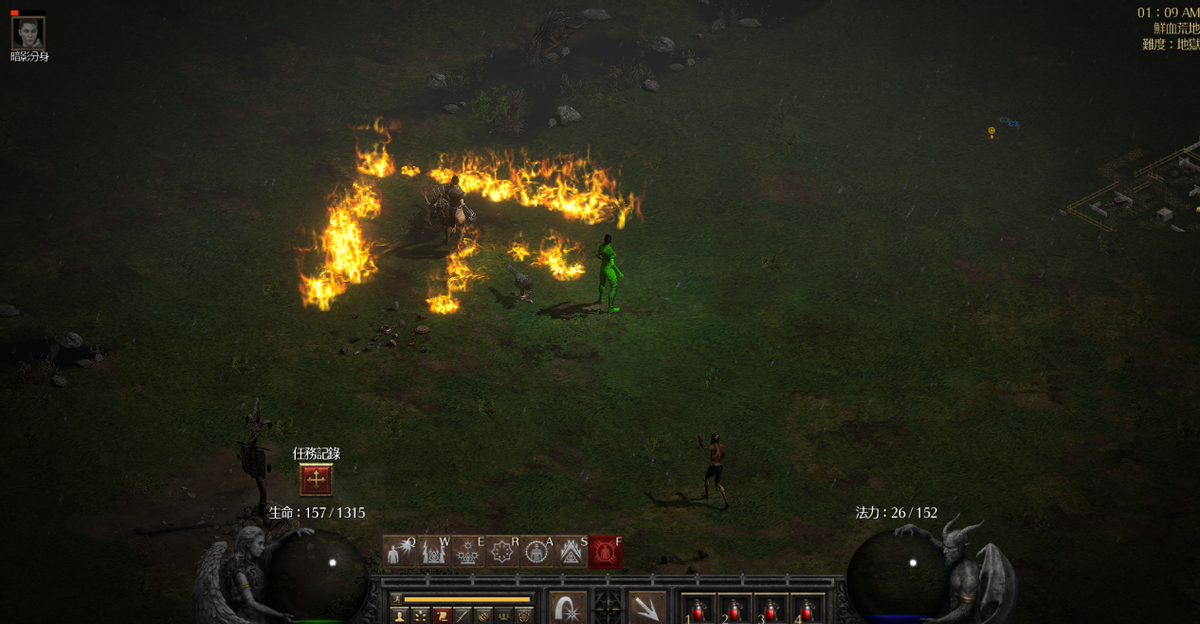Open the right mouse arrow skill selector
This screenshot has width=1200, height=624.
[x=647, y=608]
